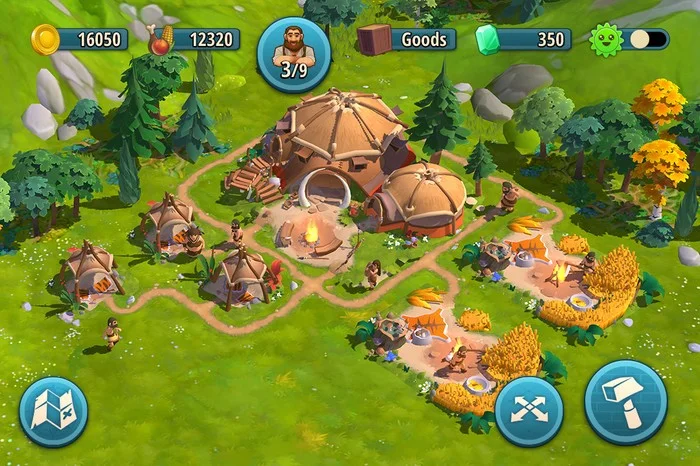
Task: Activate the move buildings arrows button
Action: 529,411
